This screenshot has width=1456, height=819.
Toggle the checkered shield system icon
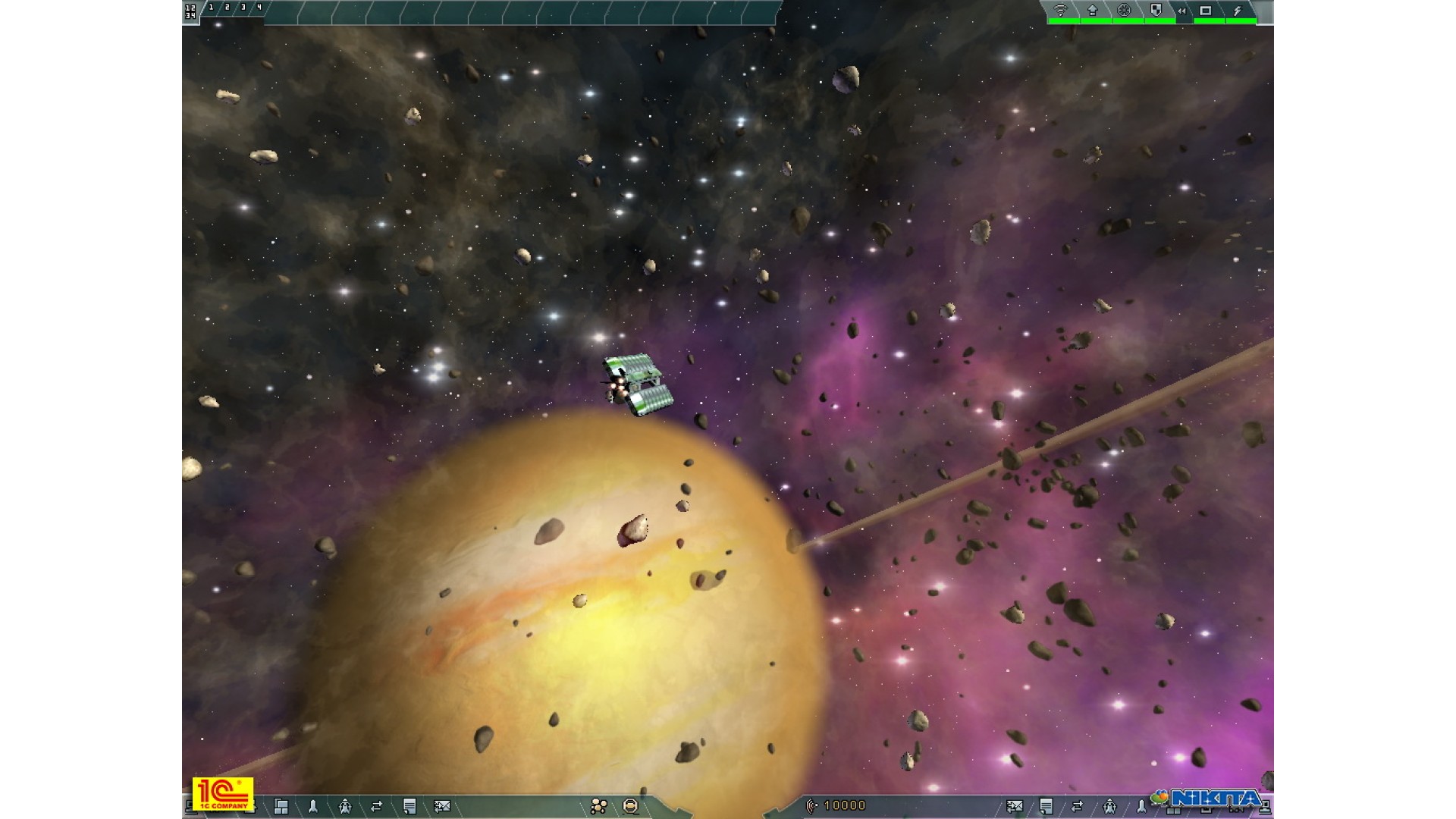pos(1156,11)
